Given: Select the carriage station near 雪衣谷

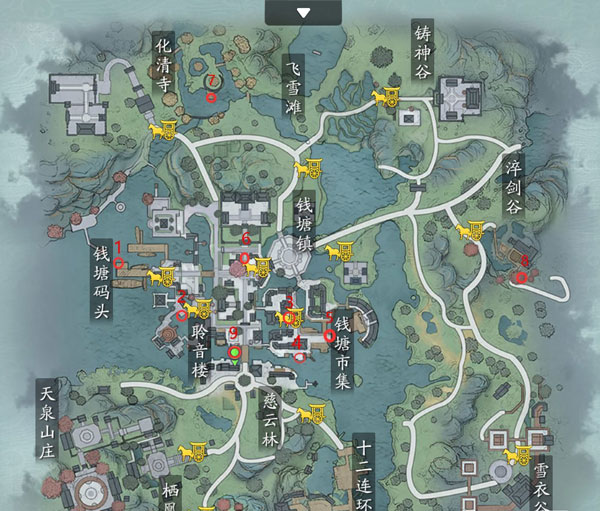Looking at the screenshot, I should 518,456.
